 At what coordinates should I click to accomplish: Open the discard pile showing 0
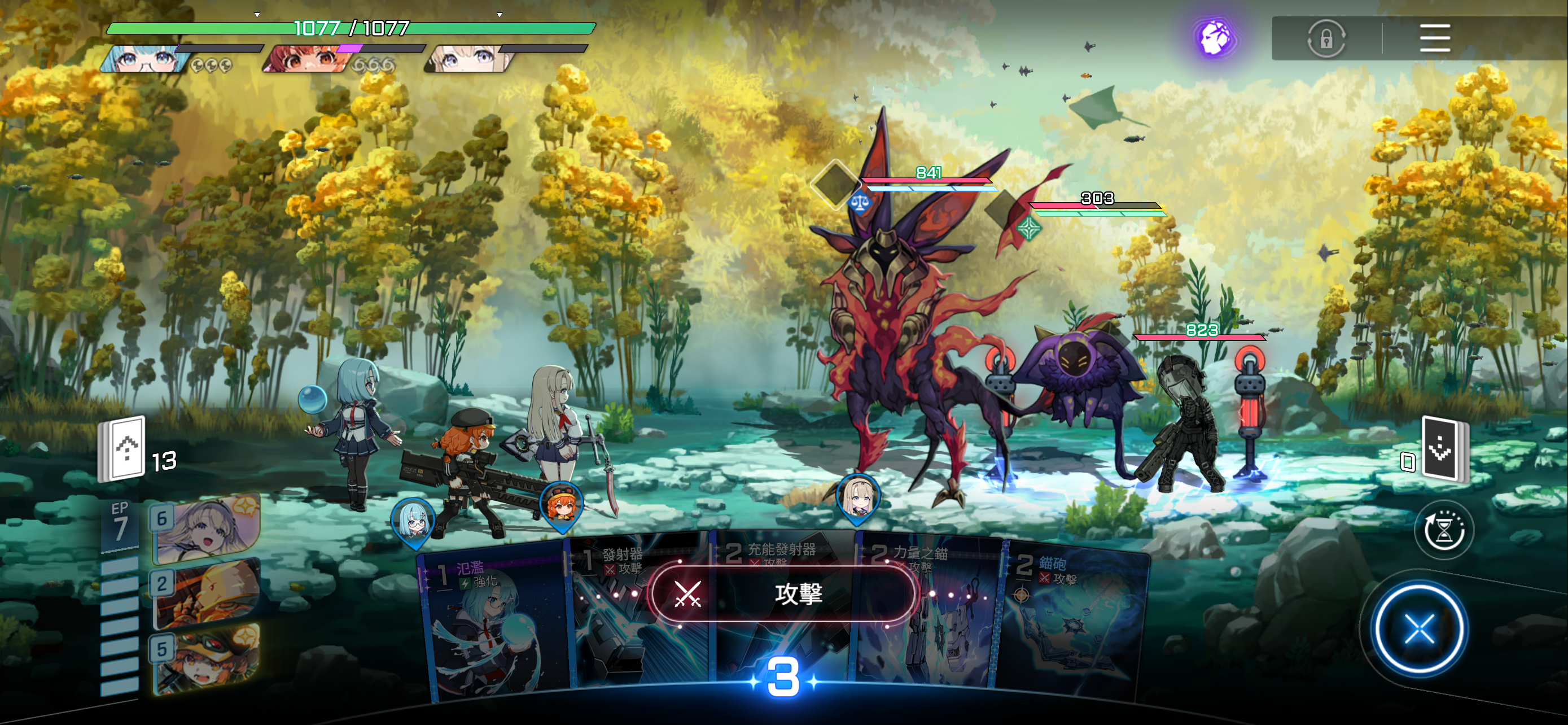(x=1443, y=451)
